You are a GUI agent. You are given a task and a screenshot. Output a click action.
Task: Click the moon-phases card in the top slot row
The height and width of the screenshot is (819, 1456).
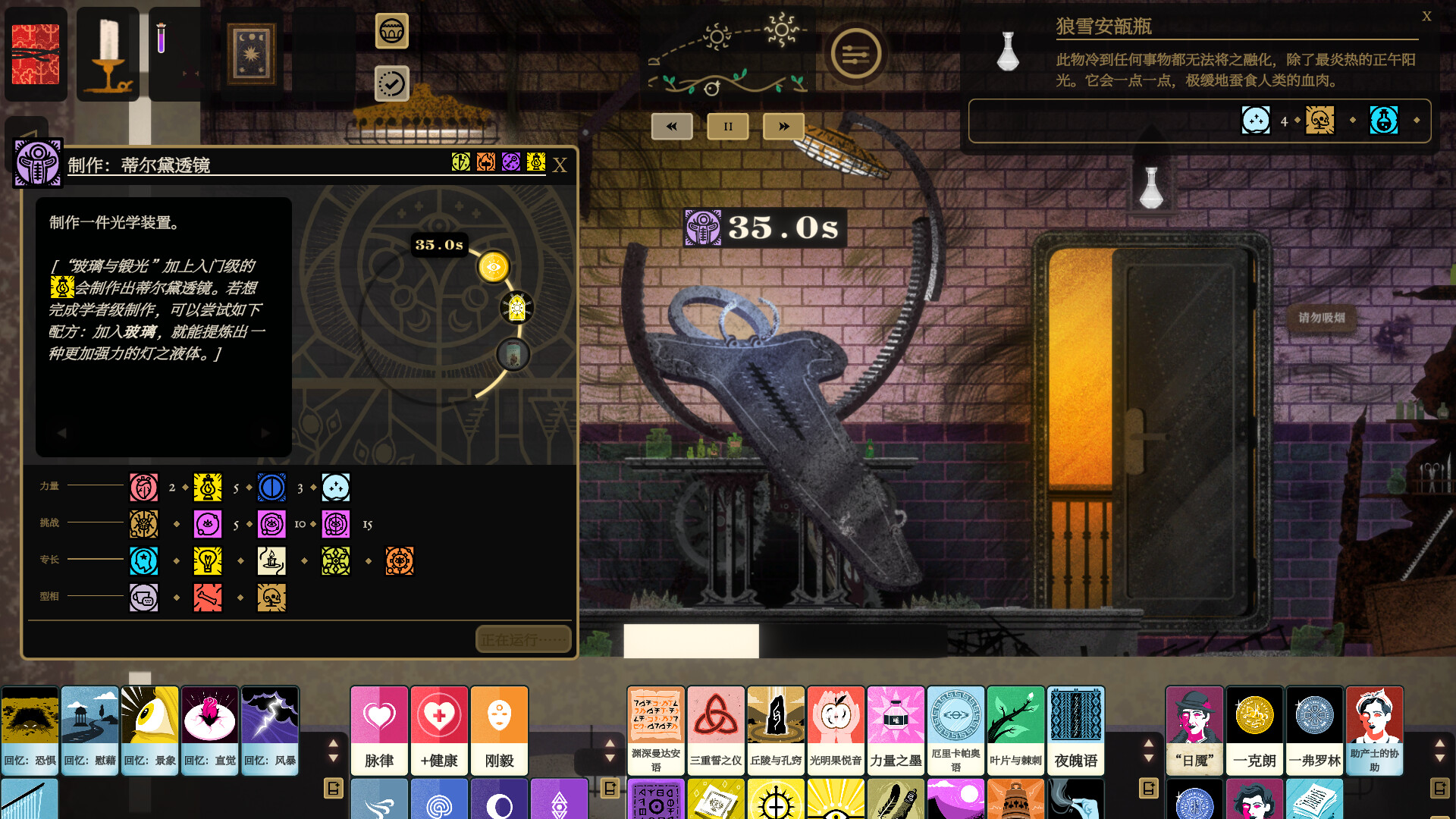(x=251, y=54)
